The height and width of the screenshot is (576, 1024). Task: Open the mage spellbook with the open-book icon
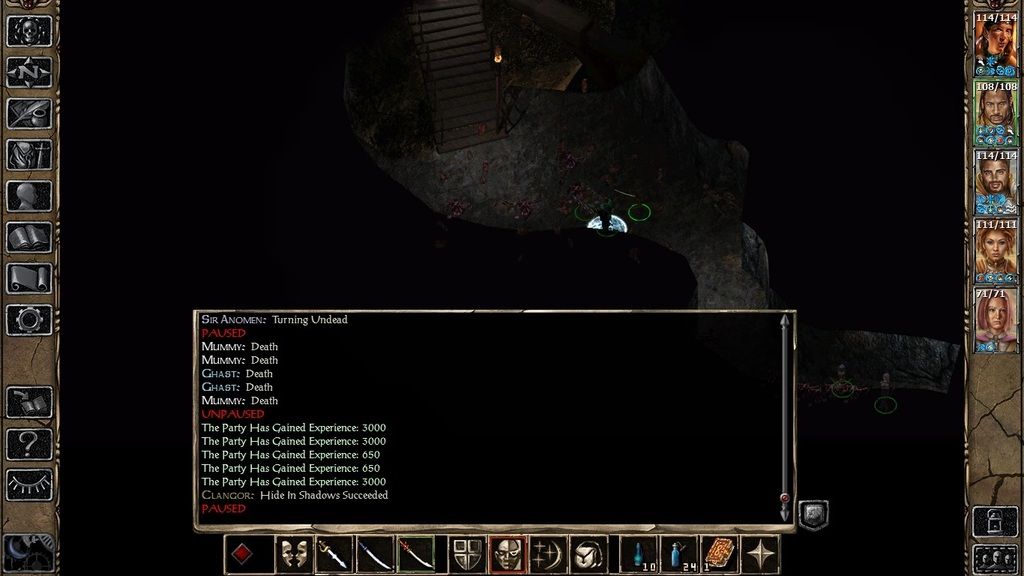click(28, 237)
